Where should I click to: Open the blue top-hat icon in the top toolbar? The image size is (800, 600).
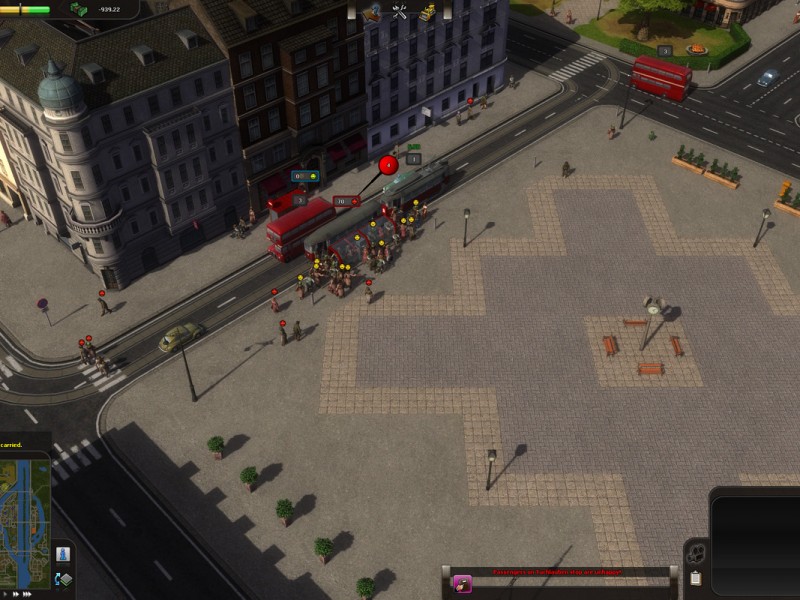[x=373, y=12]
